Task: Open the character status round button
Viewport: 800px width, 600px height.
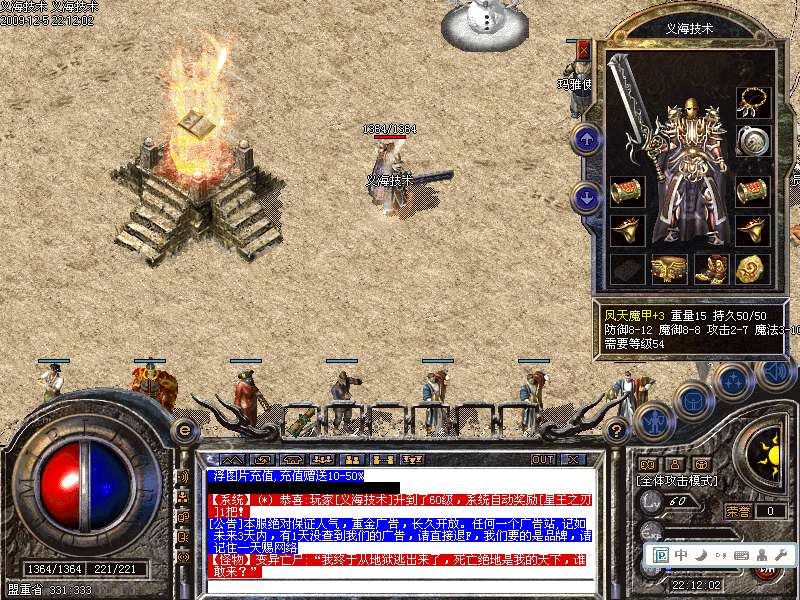Action: tap(651, 422)
